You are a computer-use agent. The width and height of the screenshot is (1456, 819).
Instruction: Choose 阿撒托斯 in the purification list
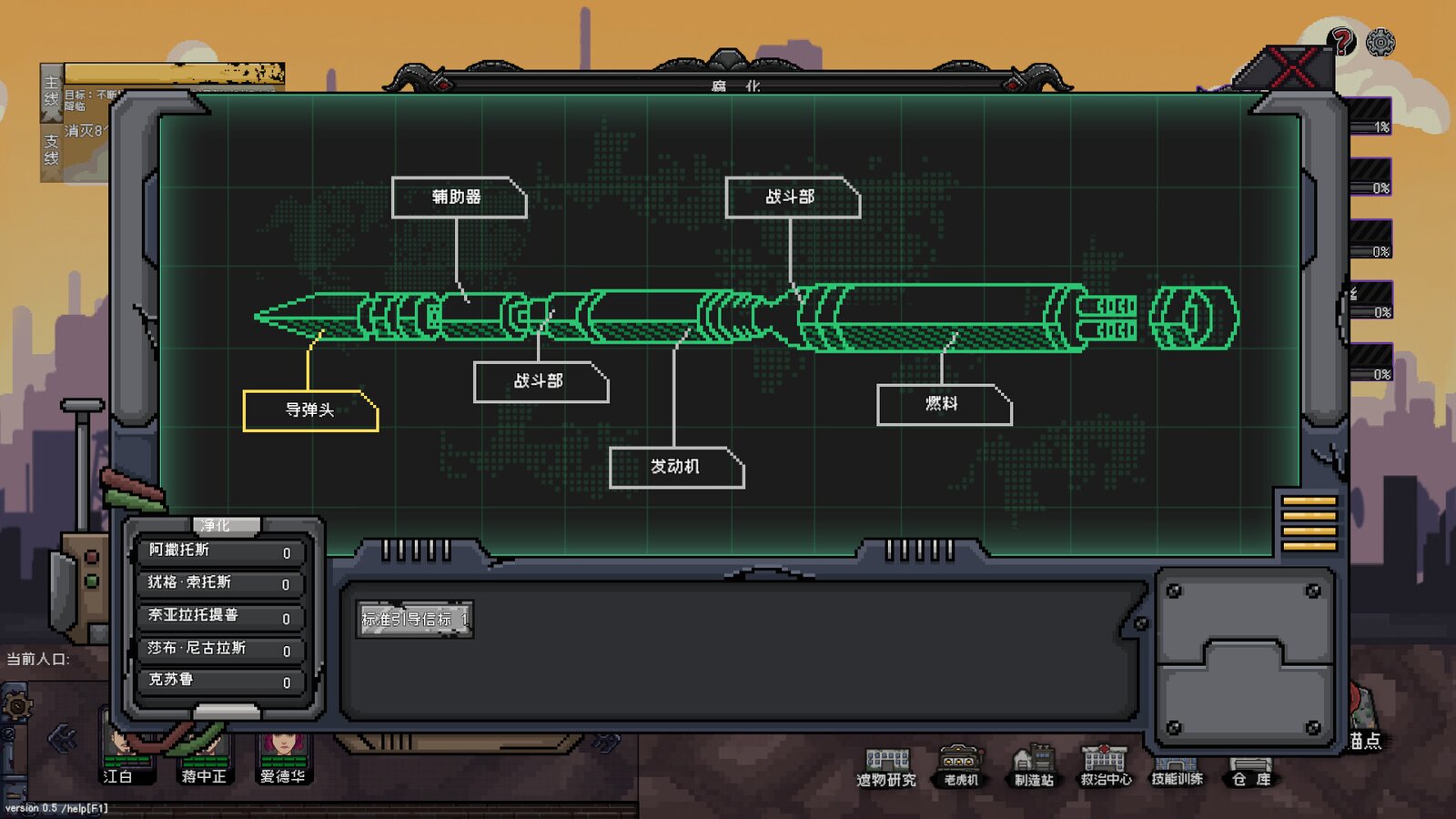[219, 551]
